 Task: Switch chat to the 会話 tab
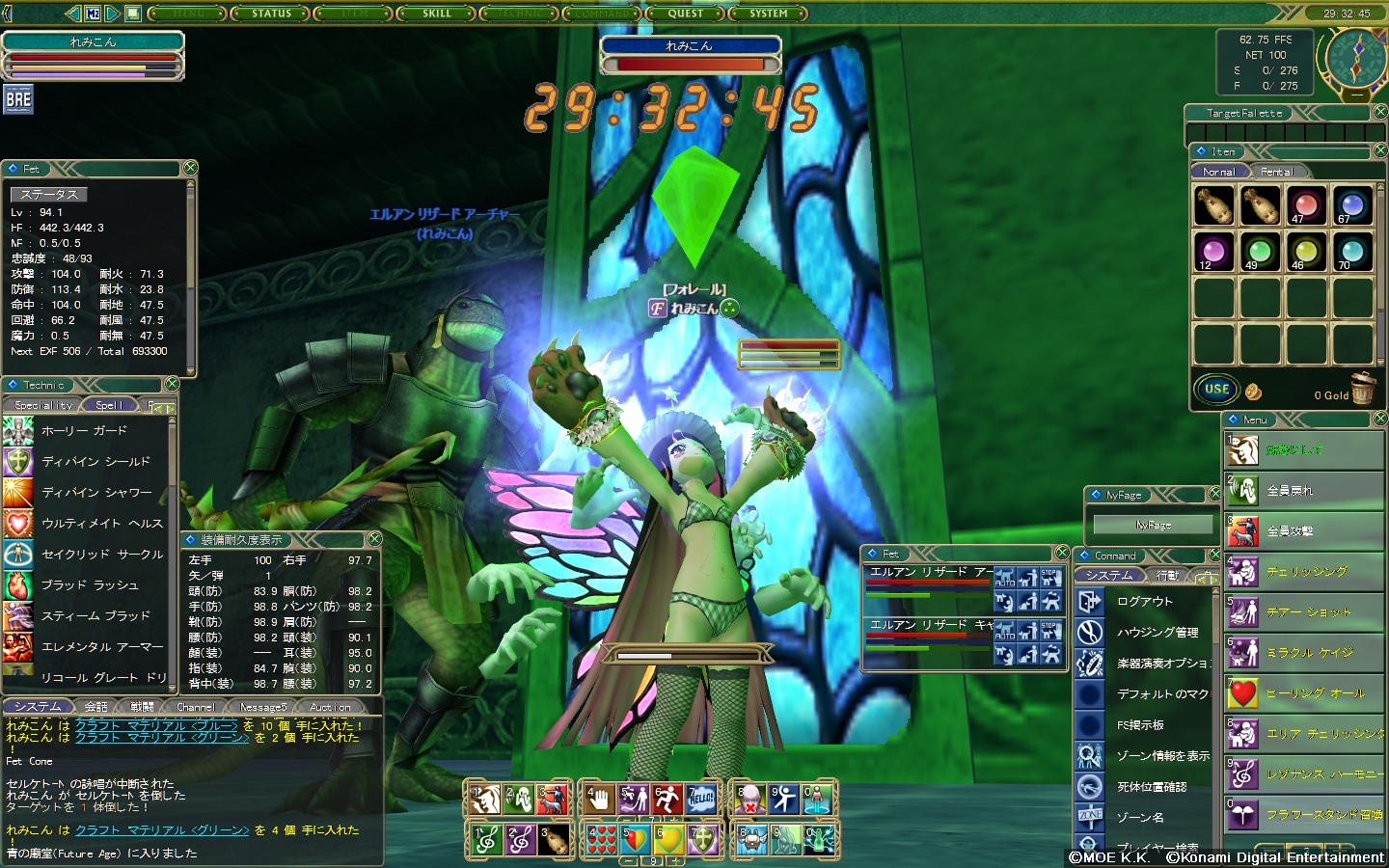(x=95, y=707)
